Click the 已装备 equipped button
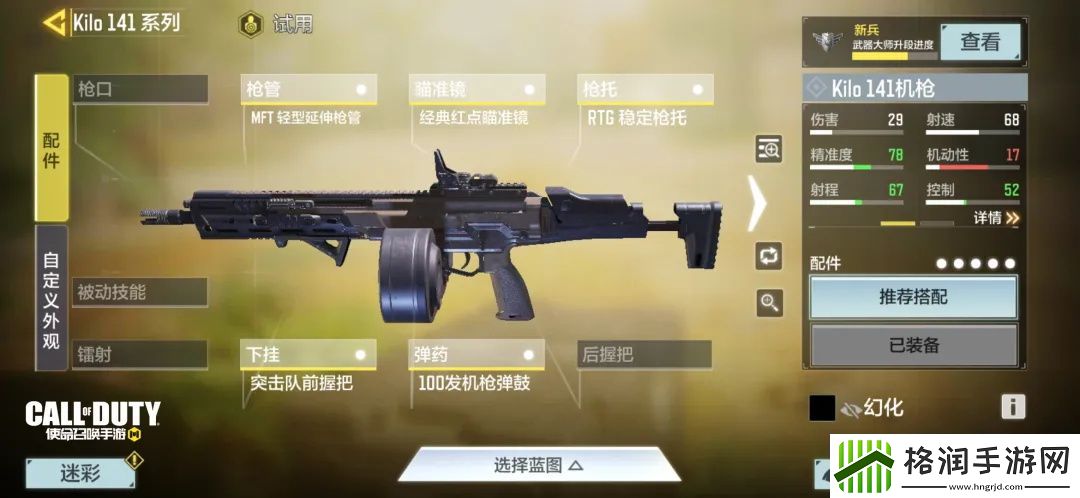The height and width of the screenshot is (498, 1080). point(913,346)
